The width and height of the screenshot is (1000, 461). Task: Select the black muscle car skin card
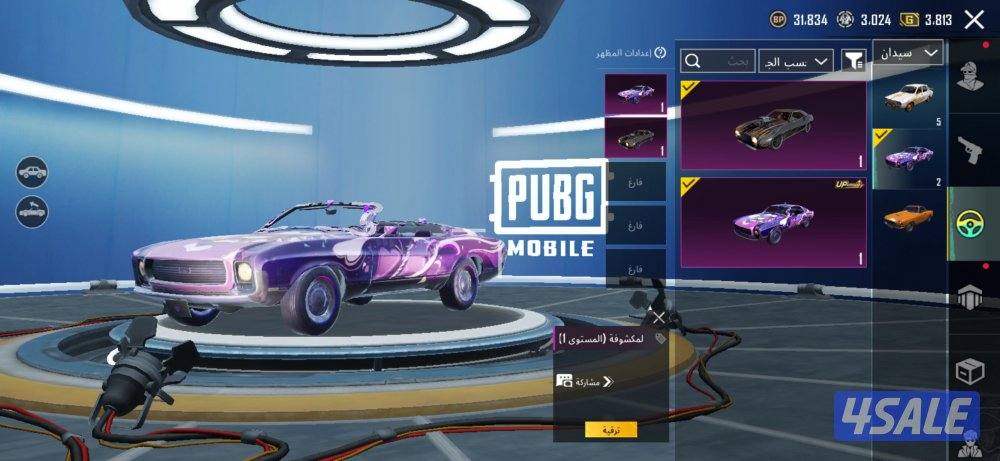[x=772, y=126]
